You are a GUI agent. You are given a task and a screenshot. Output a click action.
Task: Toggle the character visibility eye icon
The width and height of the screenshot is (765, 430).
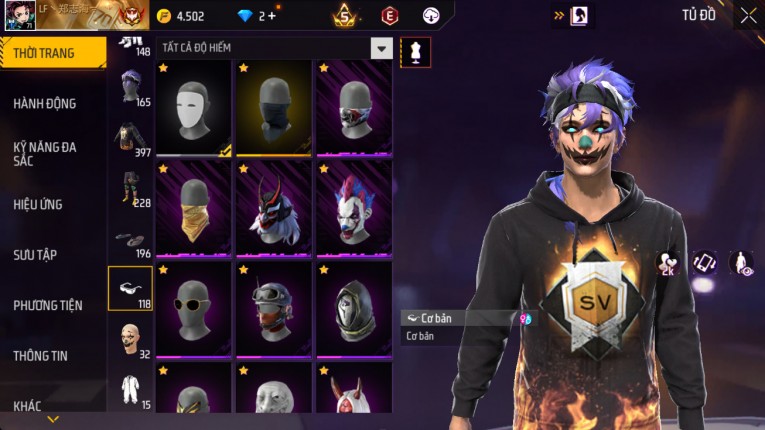741,263
